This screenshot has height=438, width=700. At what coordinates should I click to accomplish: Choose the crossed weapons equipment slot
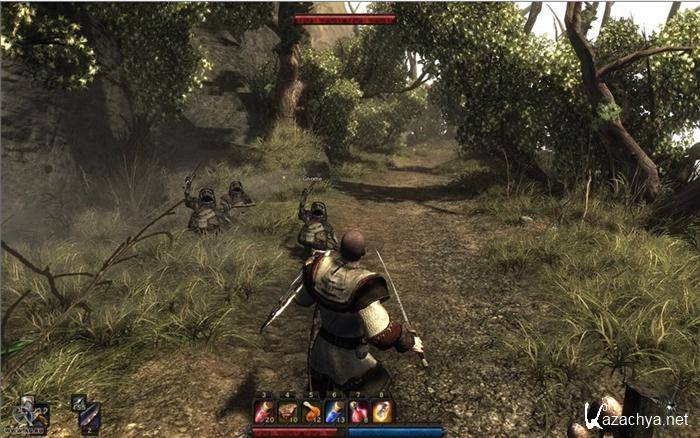pyautogui.click(x=27, y=412)
